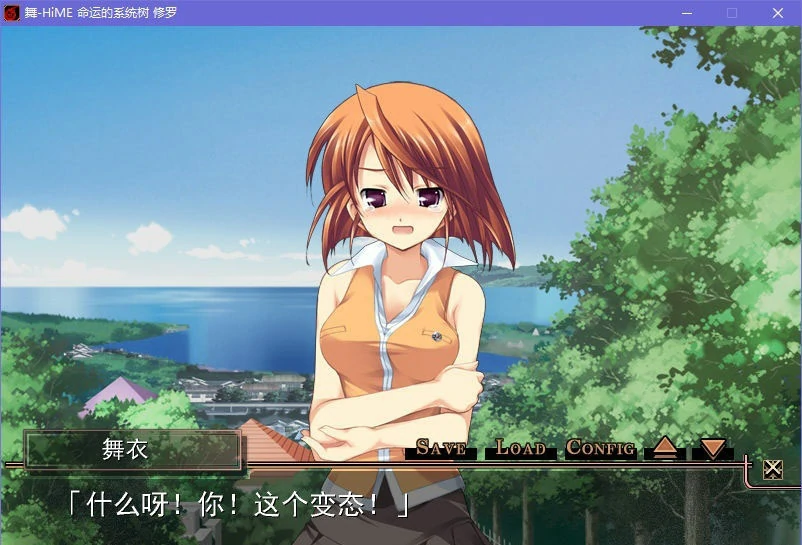Open the Config settings

pyautogui.click(x=601, y=448)
